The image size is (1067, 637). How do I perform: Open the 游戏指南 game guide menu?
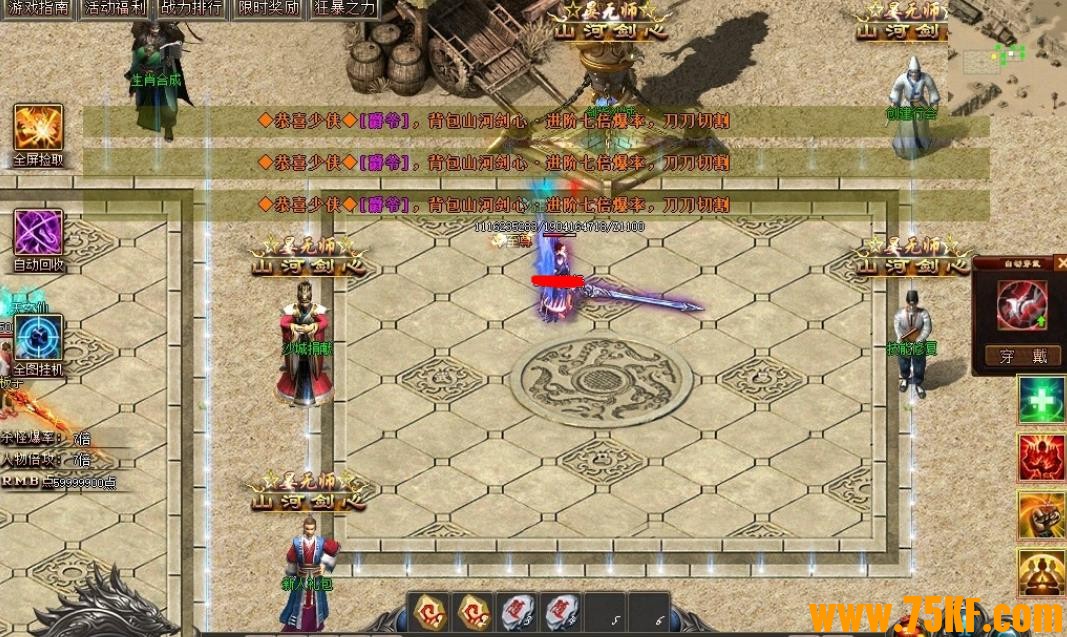(38, 9)
